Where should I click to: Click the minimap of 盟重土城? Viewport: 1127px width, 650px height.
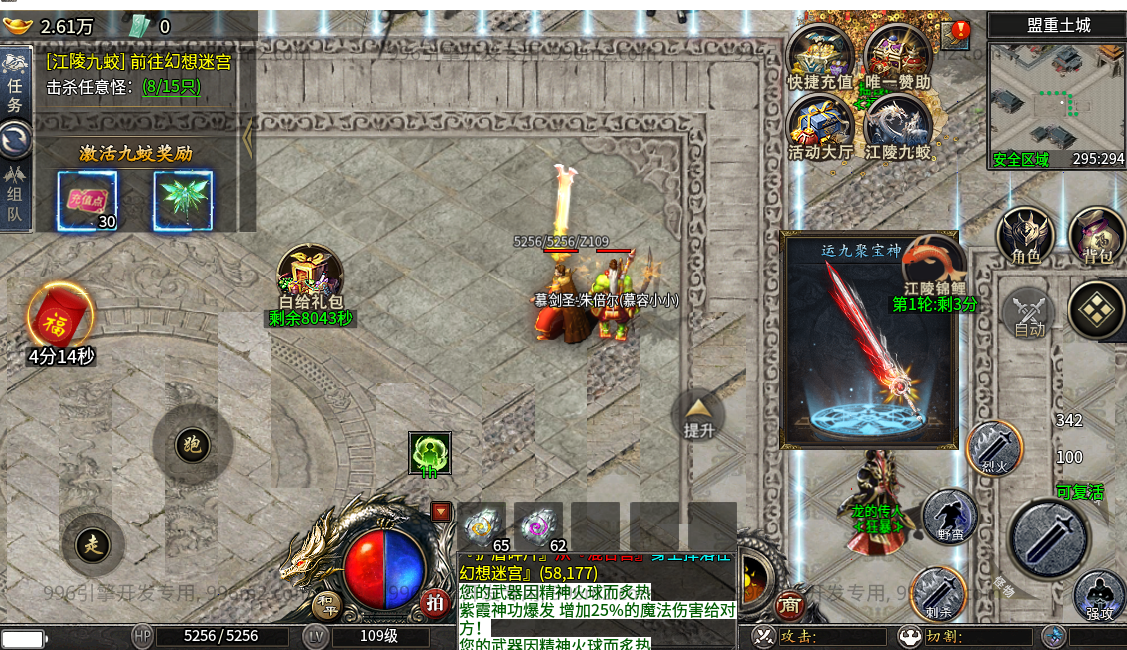click(1056, 104)
